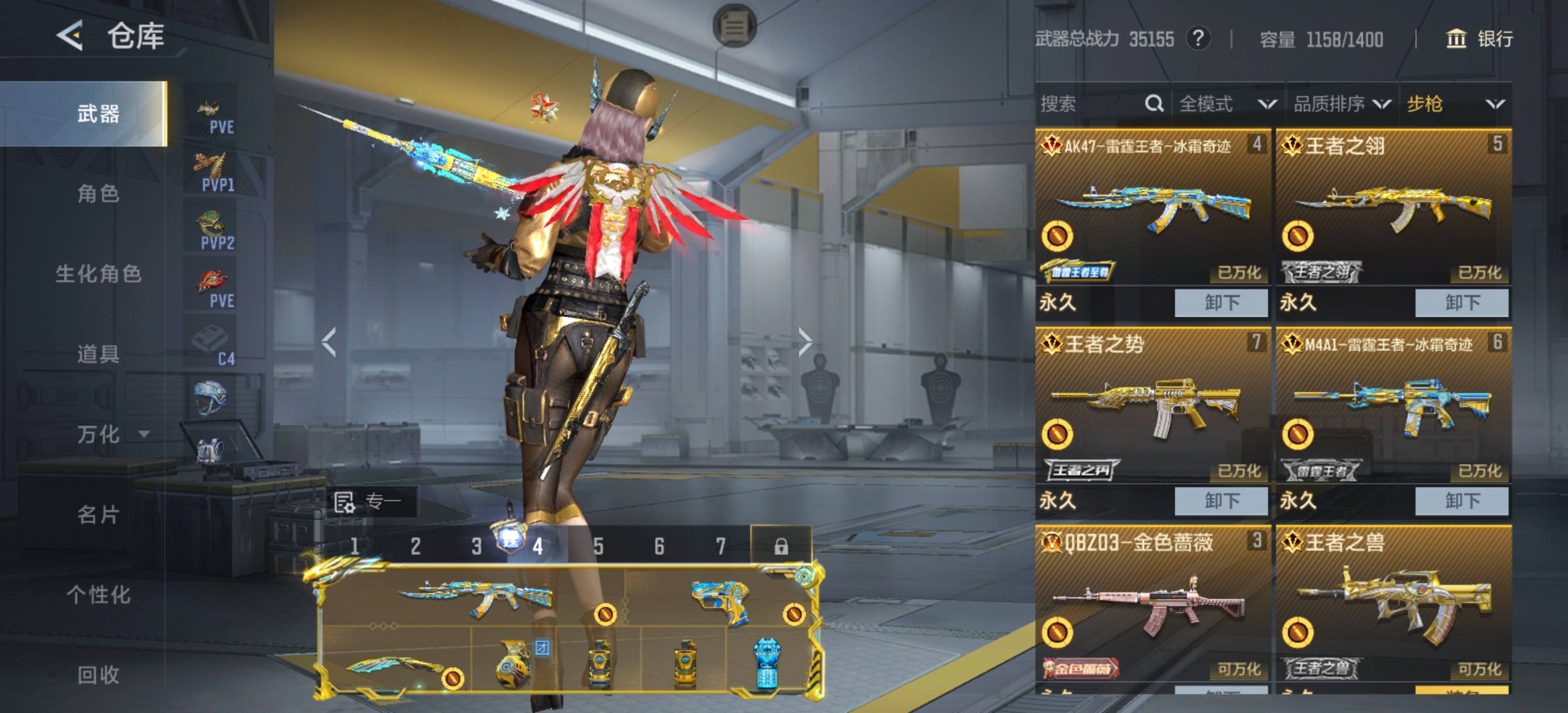
Task: Switch to loadout slot 5
Action: [x=598, y=546]
